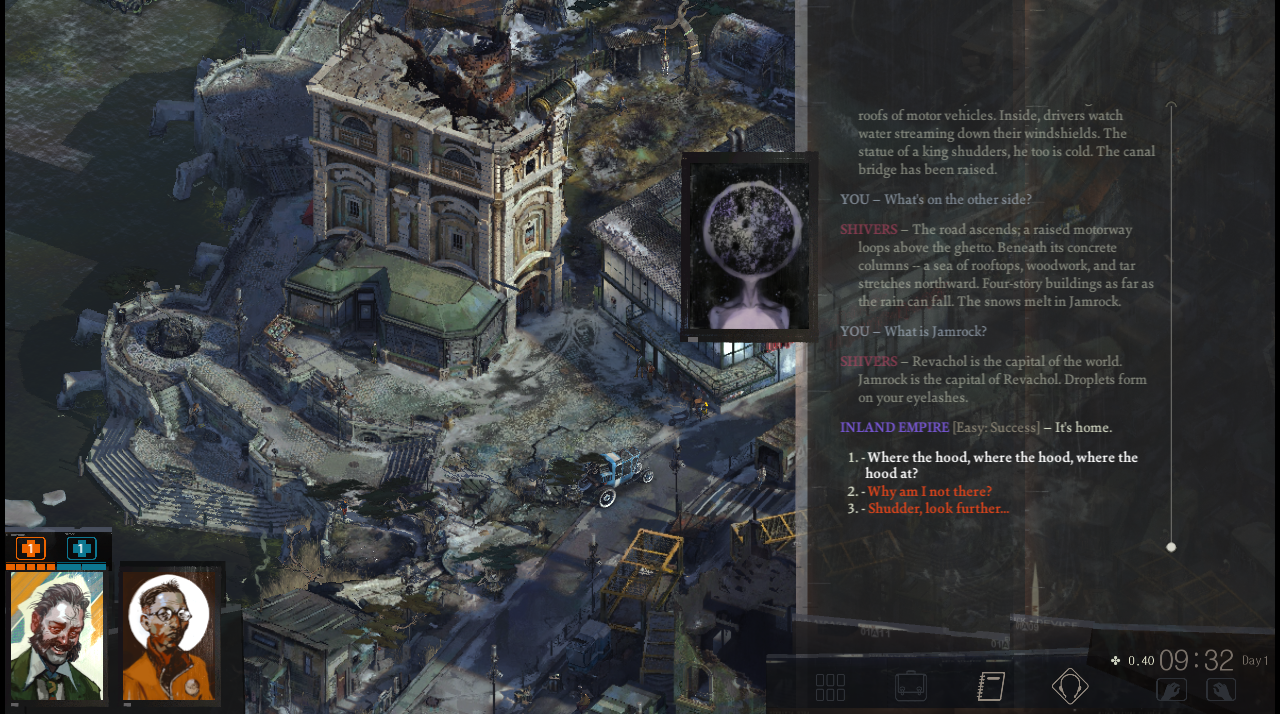Open the Thought Cabinet head icon

tap(1069, 686)
